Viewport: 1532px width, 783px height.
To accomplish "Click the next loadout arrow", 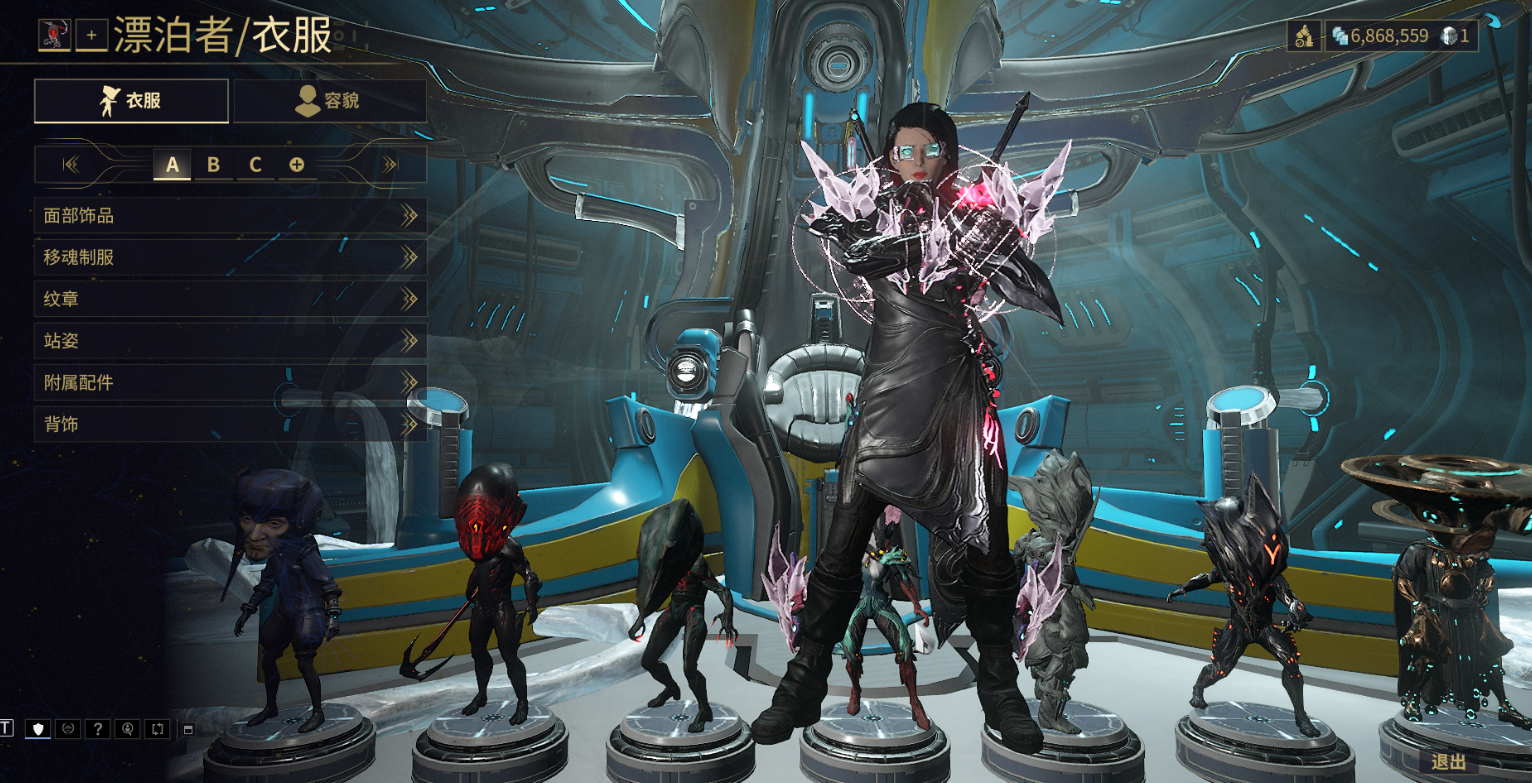I will tap(390, 165).
